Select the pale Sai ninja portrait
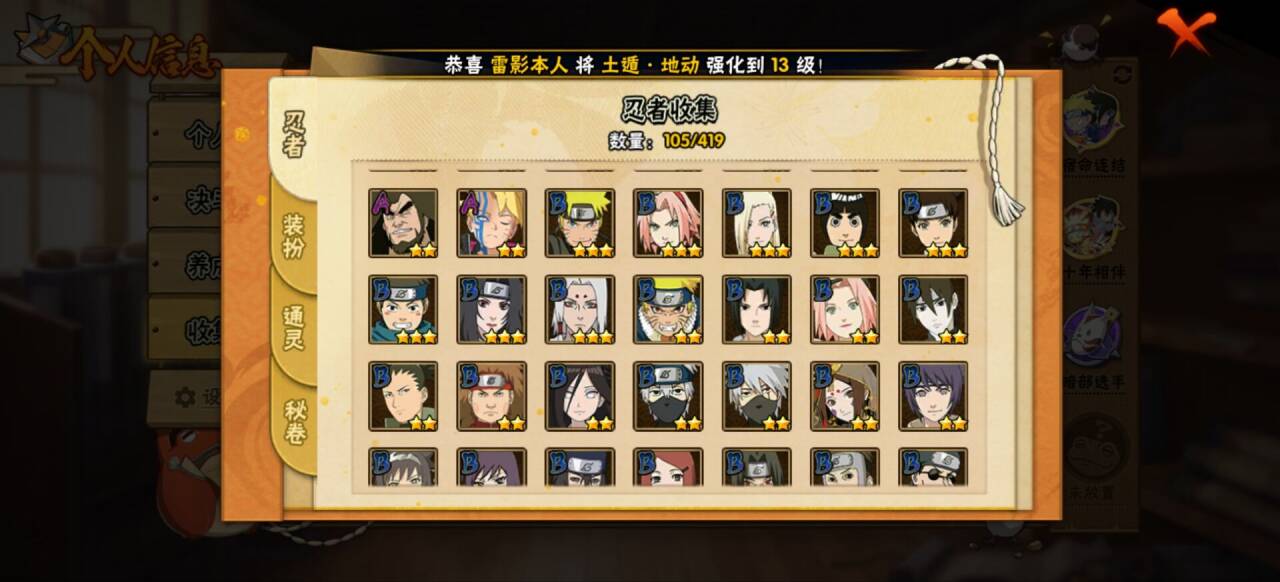 pos(933,310)
